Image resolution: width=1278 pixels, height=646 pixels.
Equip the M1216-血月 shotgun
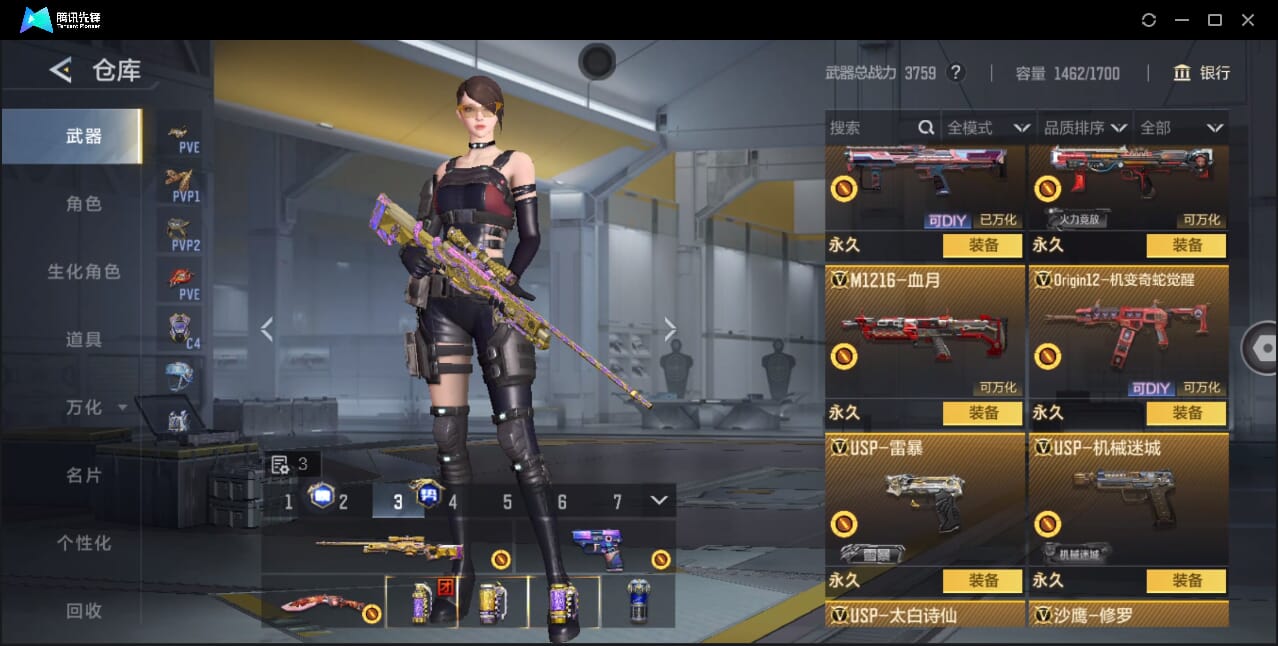pyautogui.click(x=983, y=413)
